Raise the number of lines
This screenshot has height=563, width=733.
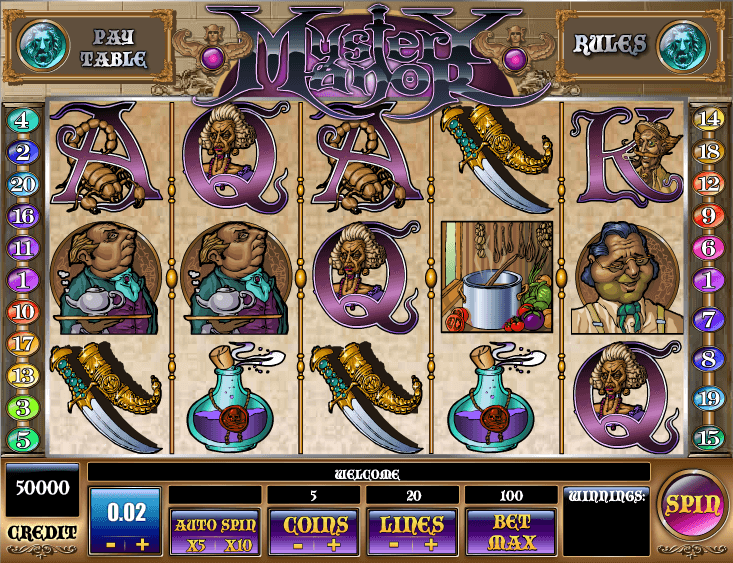[x=431, y=545]
